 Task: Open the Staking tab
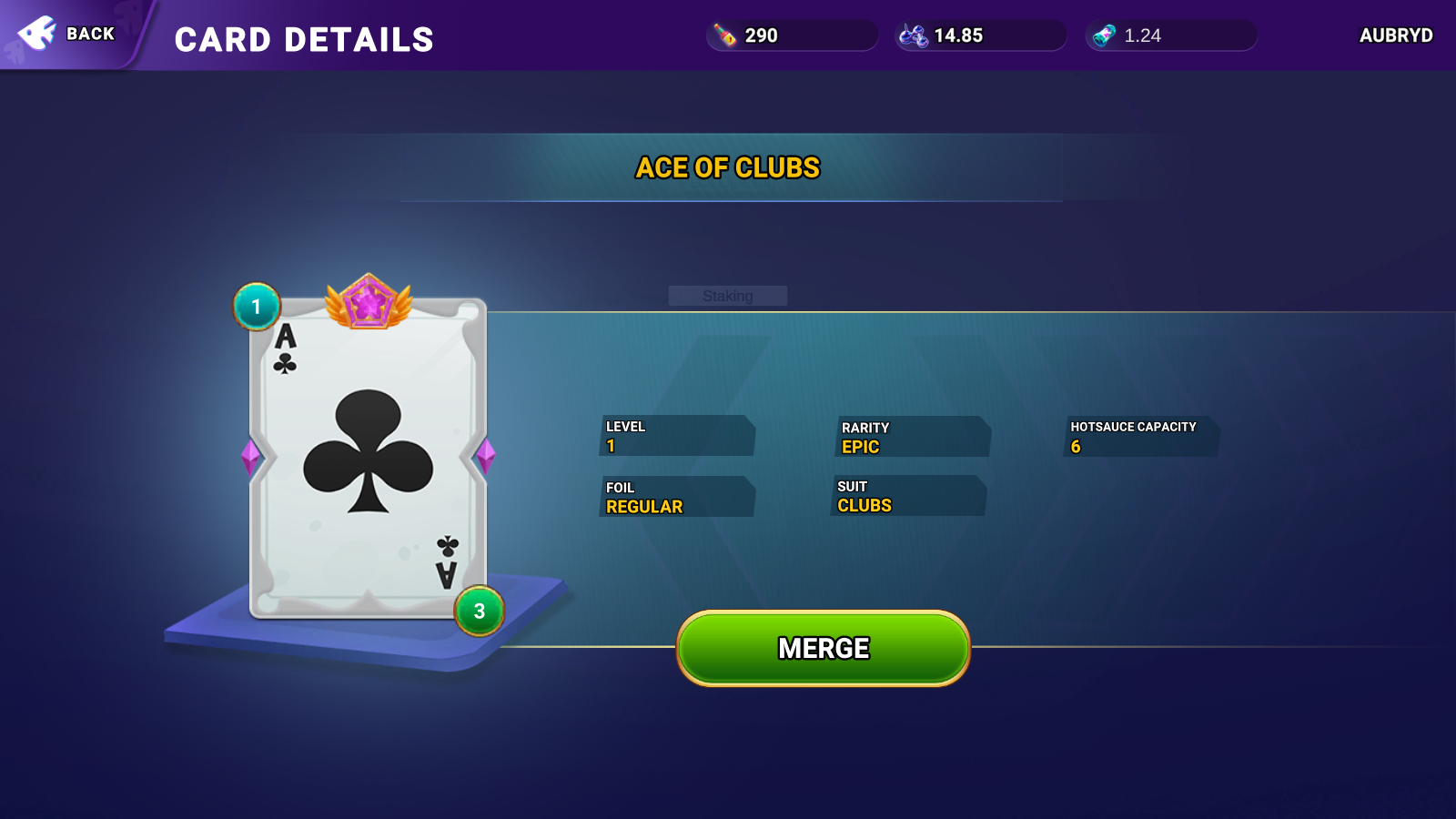(x=728, y=296)
